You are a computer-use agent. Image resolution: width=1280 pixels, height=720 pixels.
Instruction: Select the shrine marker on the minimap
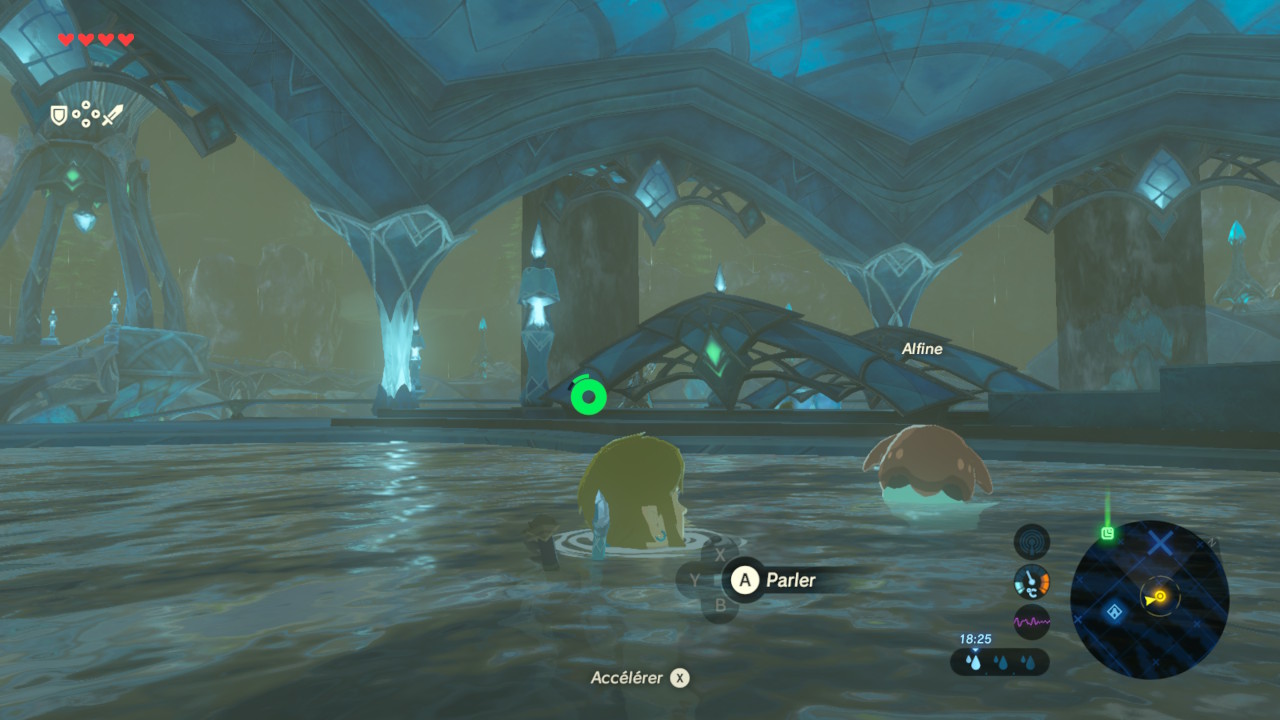tap(1113, 612)
